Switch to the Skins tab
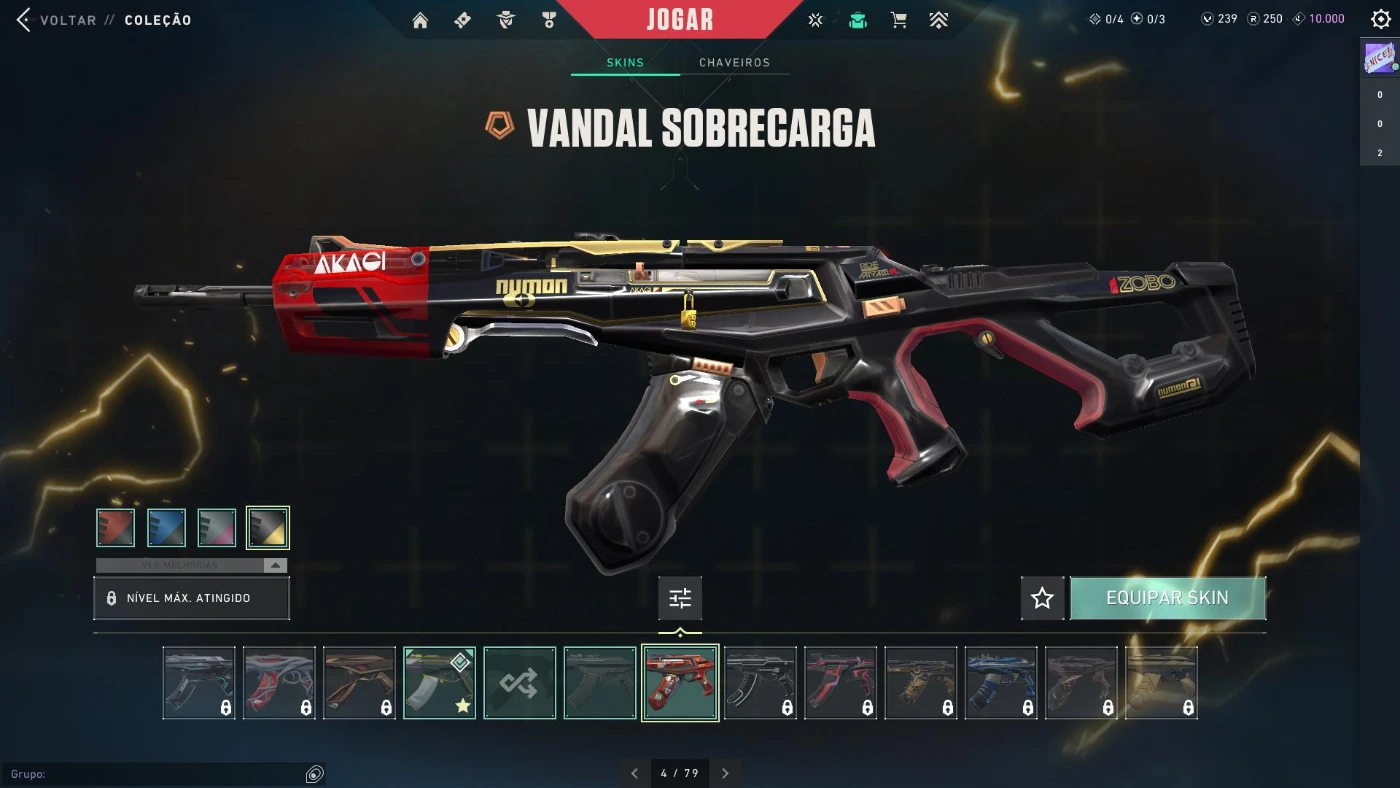This screenshot has height=788, width=1400. tap(625, 63)
